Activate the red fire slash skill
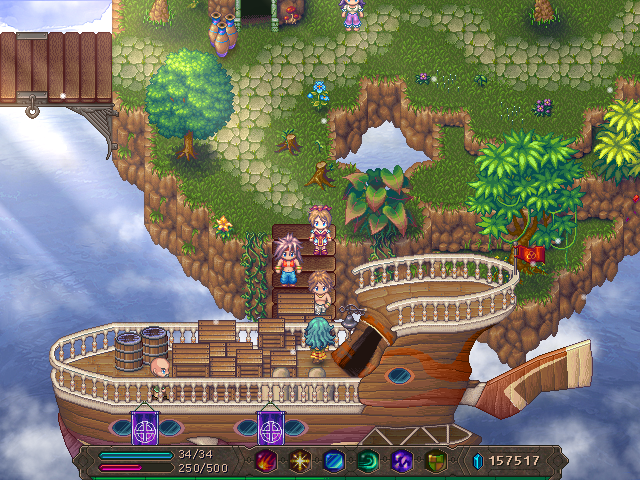This screenshot has width=640, height=480. [x=265, y=461]
